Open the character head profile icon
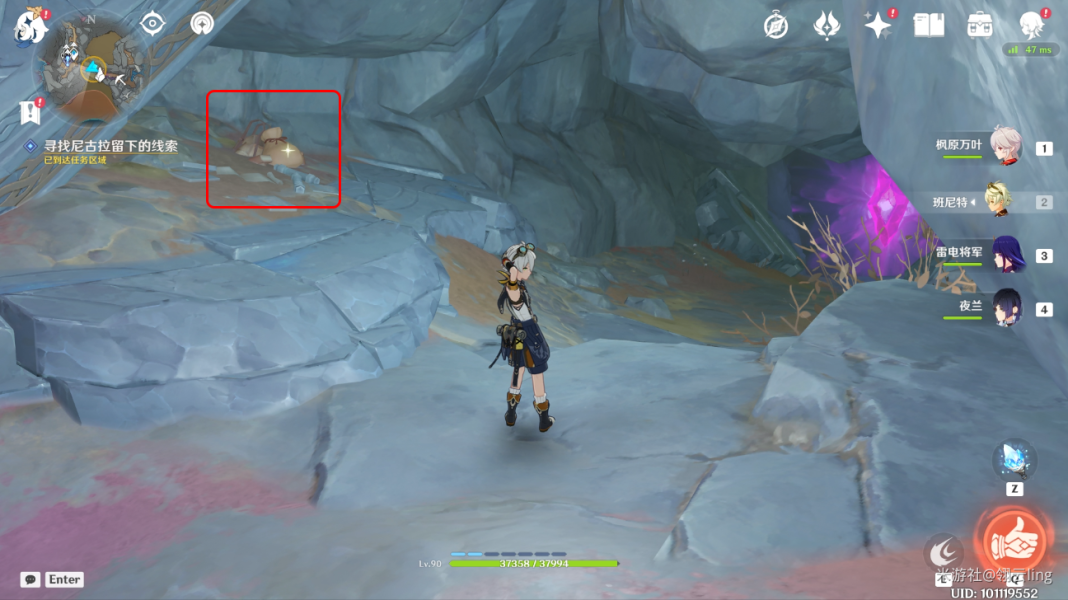The image size is (1068, 600). tap(1032, 24)
